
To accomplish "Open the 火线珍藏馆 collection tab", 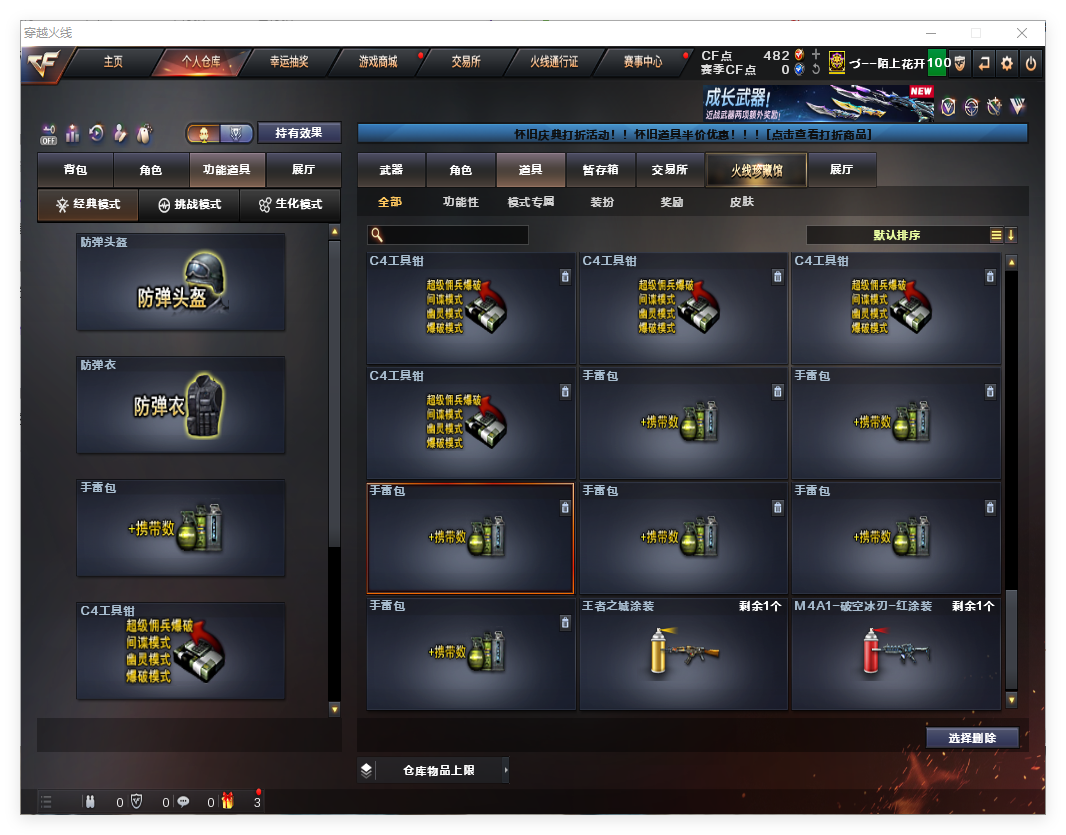I will coord(756,171).
